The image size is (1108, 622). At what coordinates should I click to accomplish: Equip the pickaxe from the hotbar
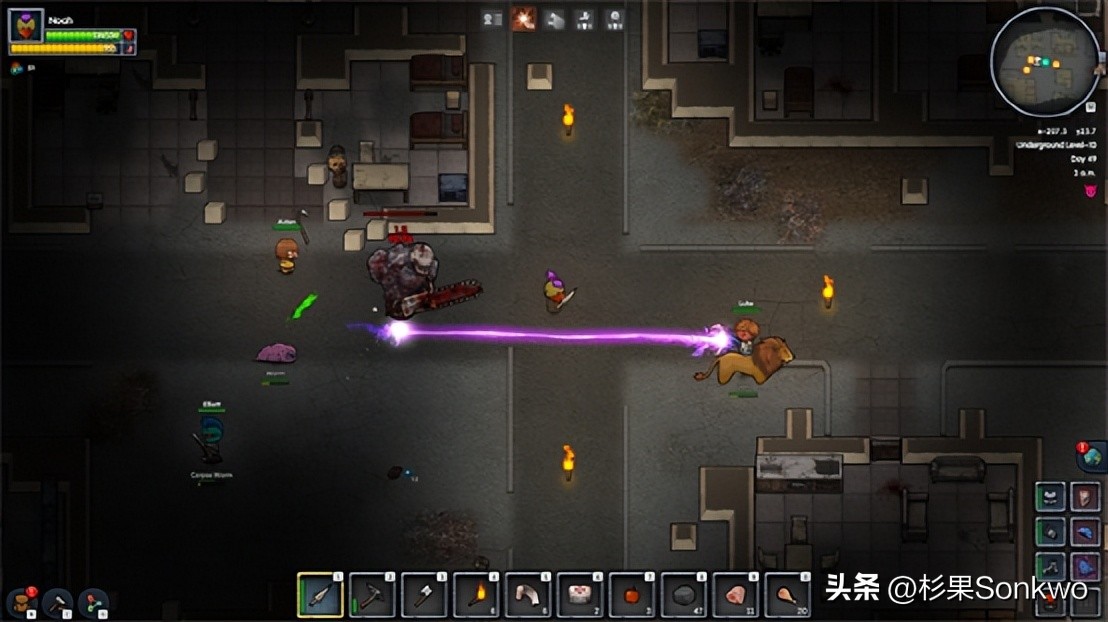[x=373, y=595]
